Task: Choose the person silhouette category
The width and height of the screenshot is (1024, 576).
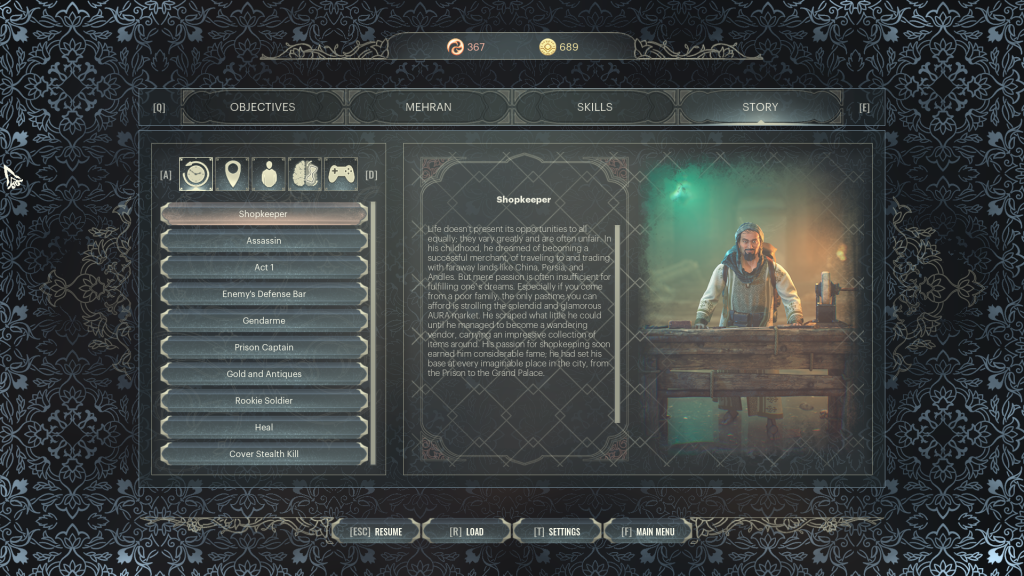Action: coord(269,174)
